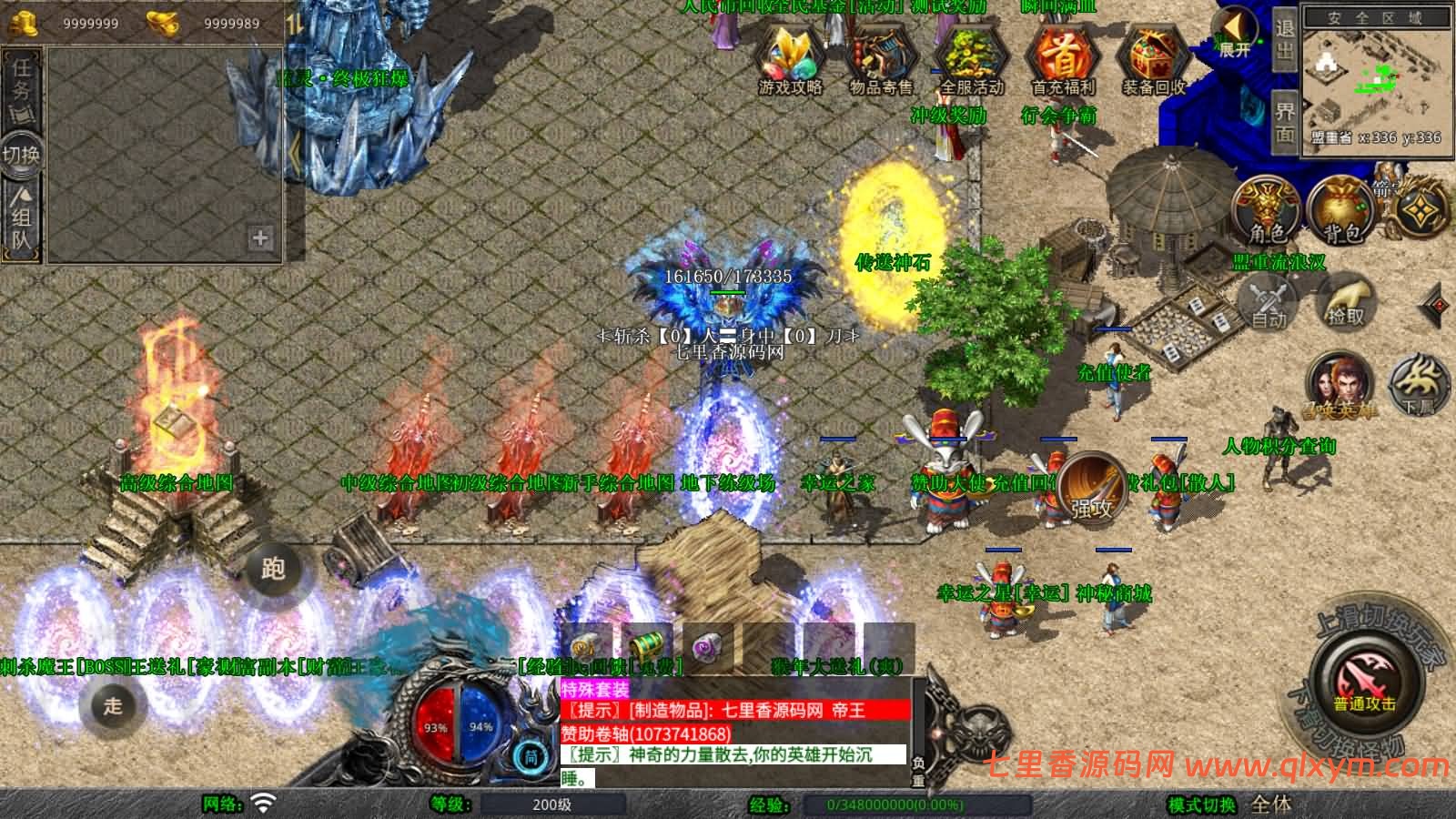The height and width of the screenshot is (819, 1456).
Task: Enlarge the quest tracker with the plus
Action: (x=261, y=238)
